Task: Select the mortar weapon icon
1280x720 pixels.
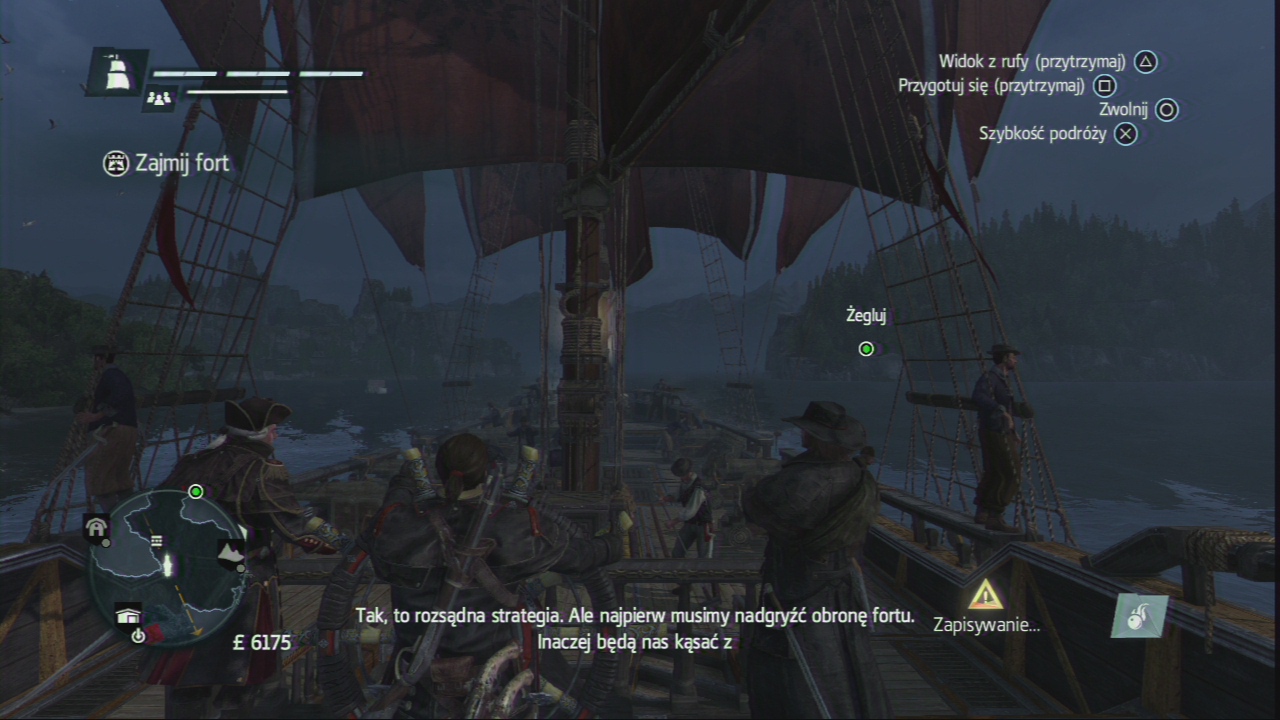Action: pos(1139,616)
